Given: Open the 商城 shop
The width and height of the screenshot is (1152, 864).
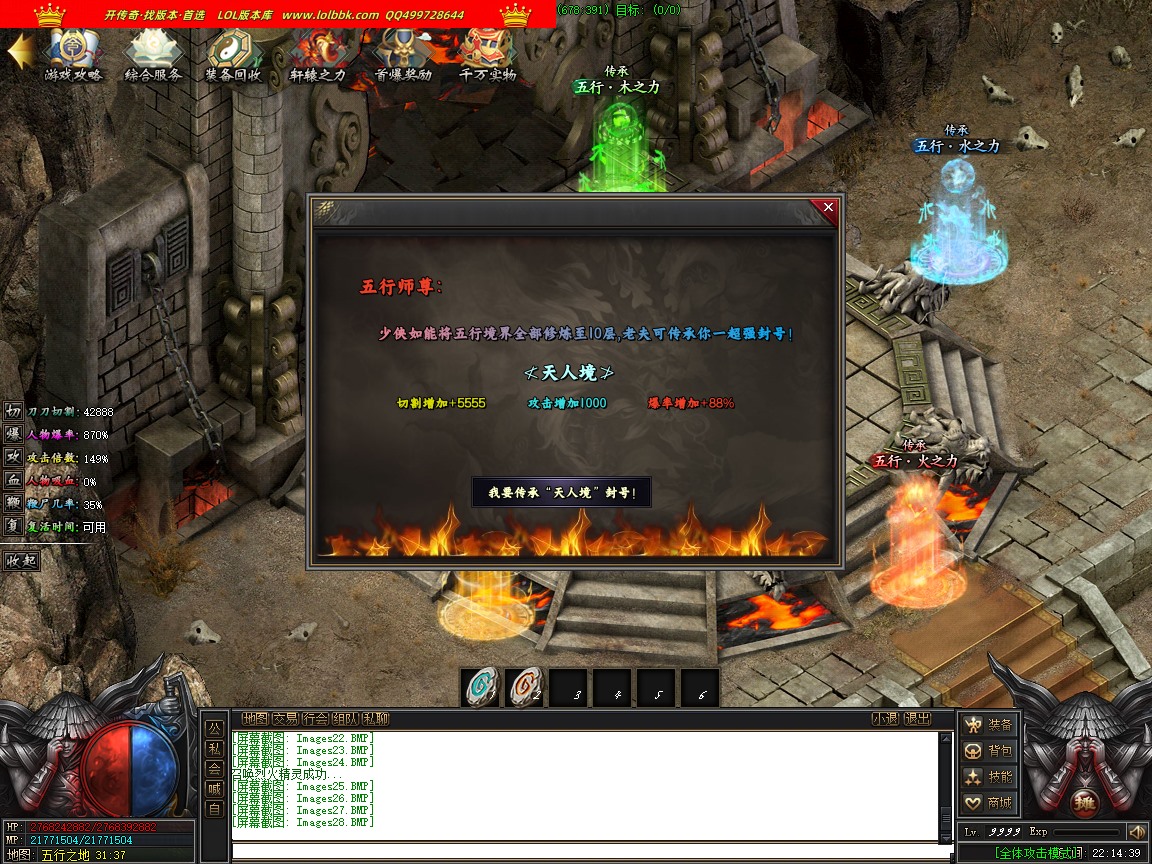Looking at the screenshot, I should (x=989, y=802).
